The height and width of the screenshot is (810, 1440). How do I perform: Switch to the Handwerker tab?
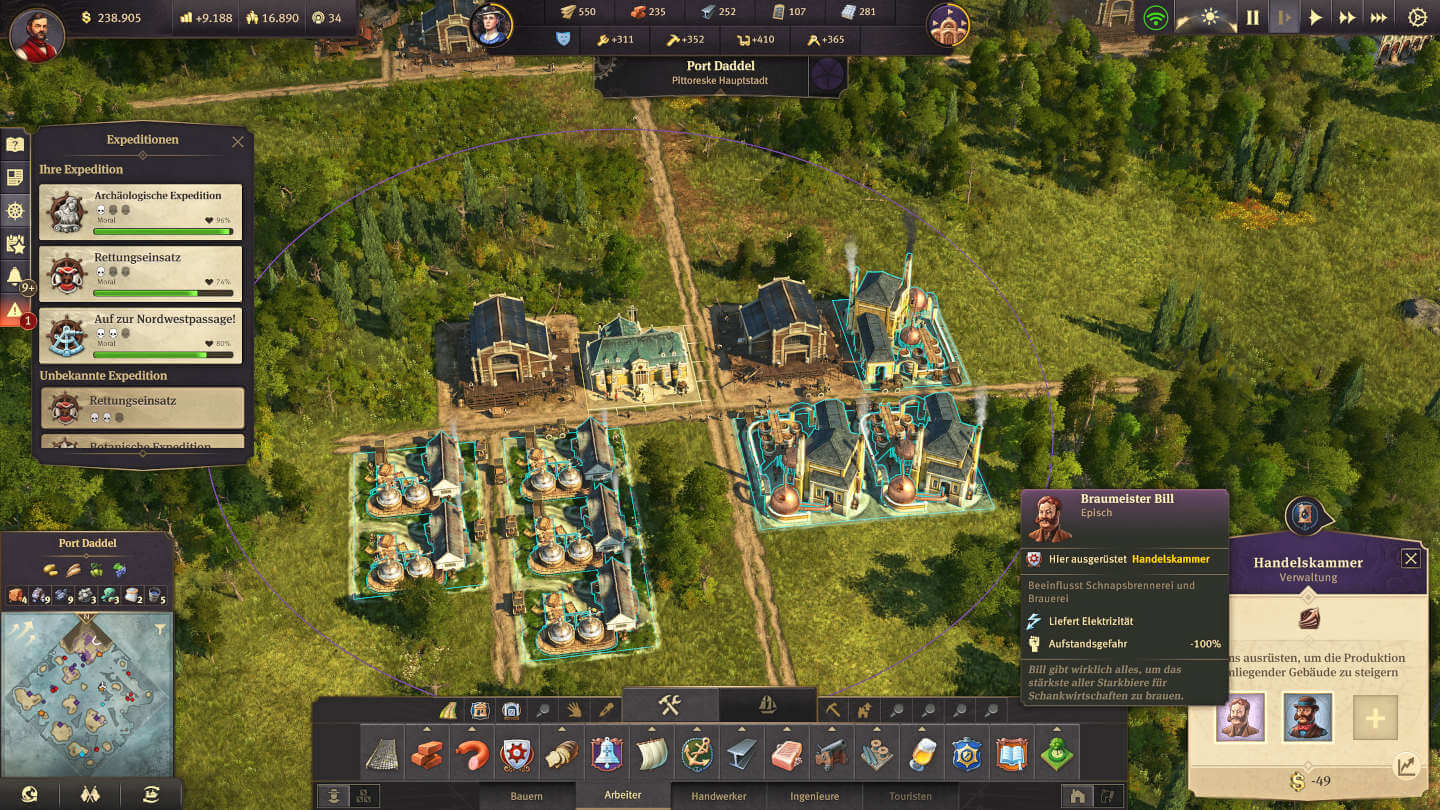718,797
